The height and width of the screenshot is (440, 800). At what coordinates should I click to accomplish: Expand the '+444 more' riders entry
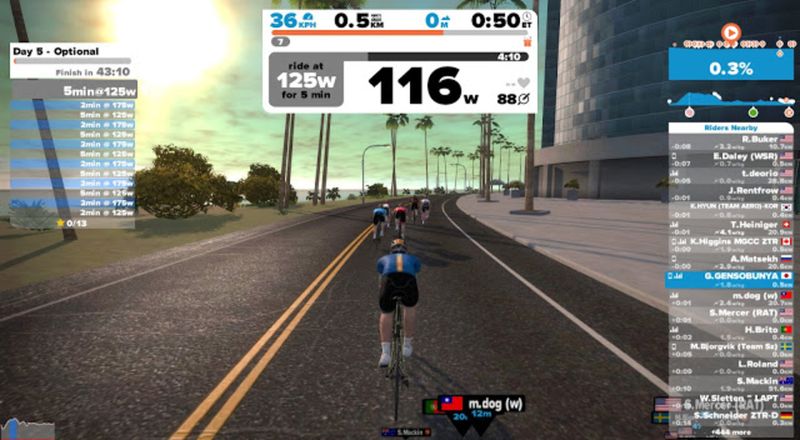point(730,433)
